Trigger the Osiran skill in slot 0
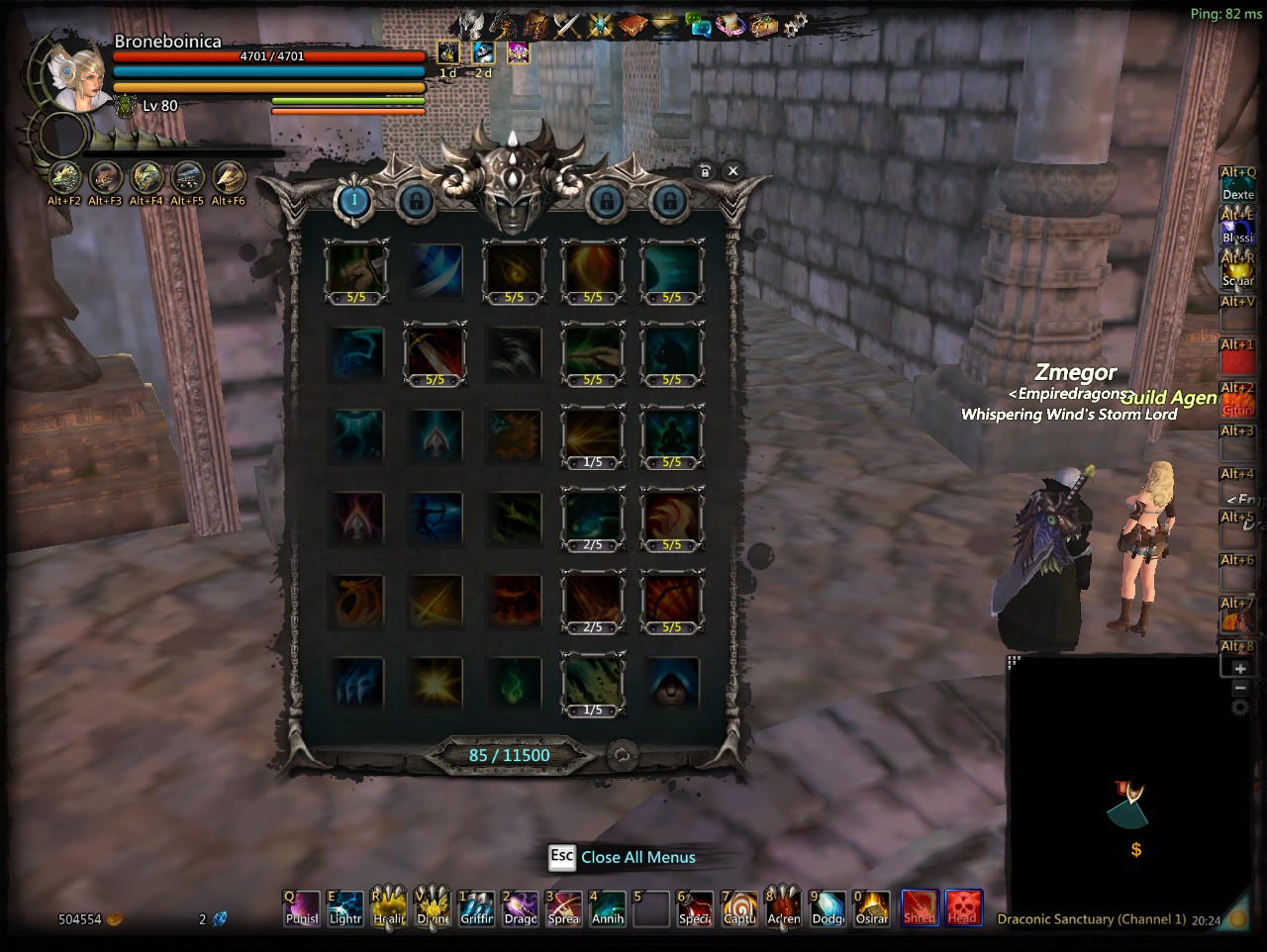 (871, 908)
